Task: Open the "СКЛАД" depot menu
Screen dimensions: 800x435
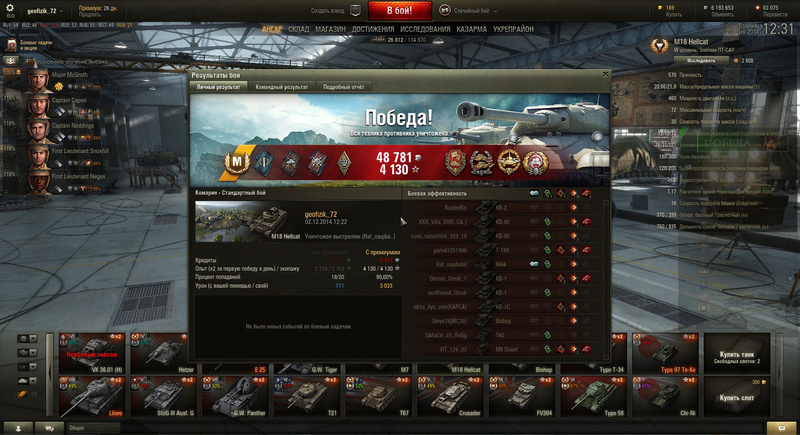Action: point(299,29)
